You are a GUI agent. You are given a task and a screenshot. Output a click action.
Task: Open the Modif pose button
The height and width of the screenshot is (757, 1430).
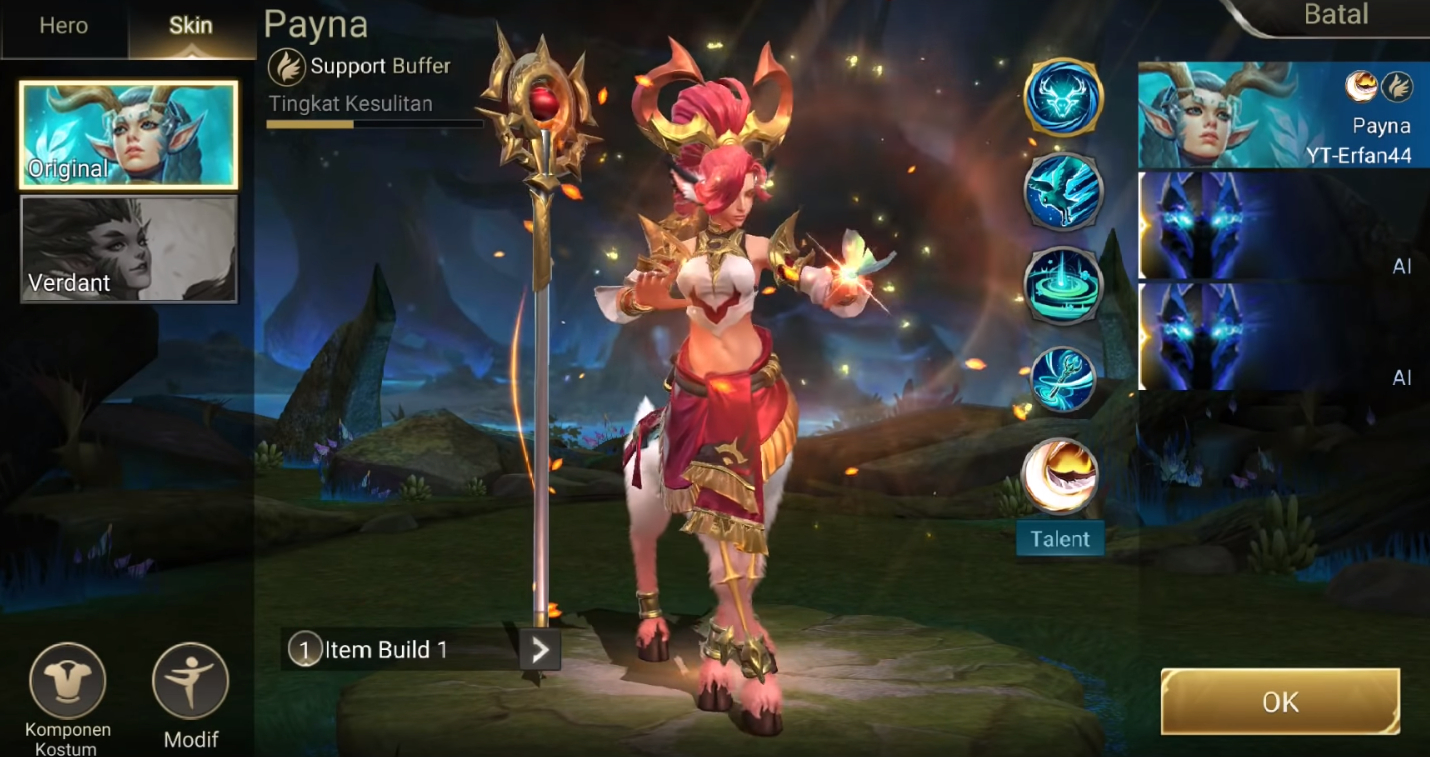point(190,681)
